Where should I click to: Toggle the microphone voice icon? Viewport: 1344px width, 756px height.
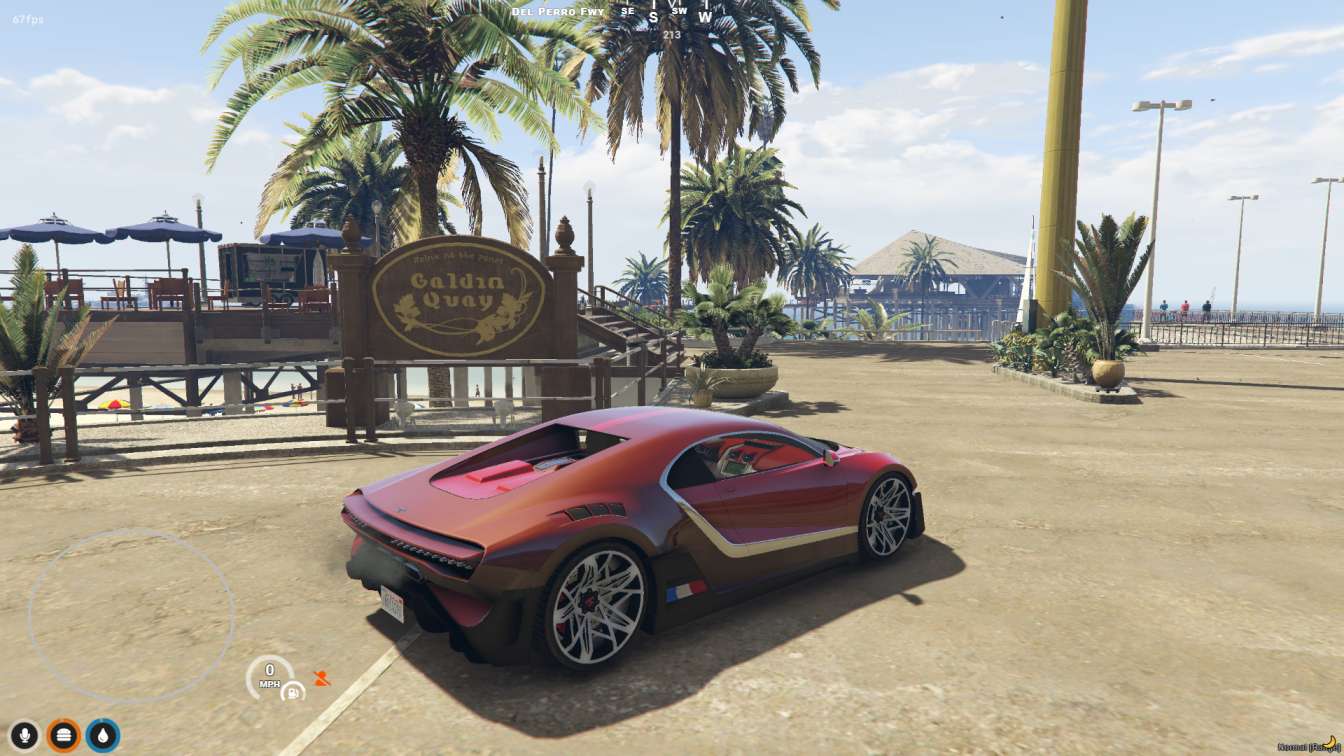pos(25,736)
